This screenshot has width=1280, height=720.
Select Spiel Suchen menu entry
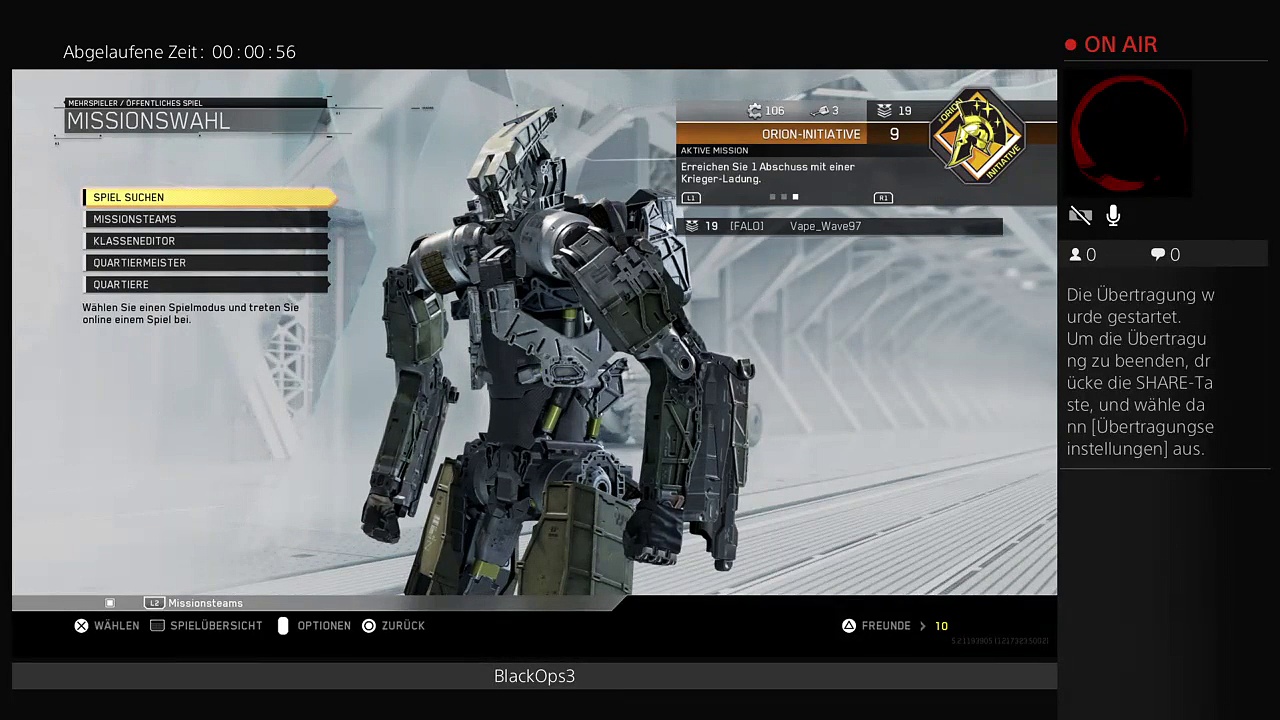tap(206, 197)
